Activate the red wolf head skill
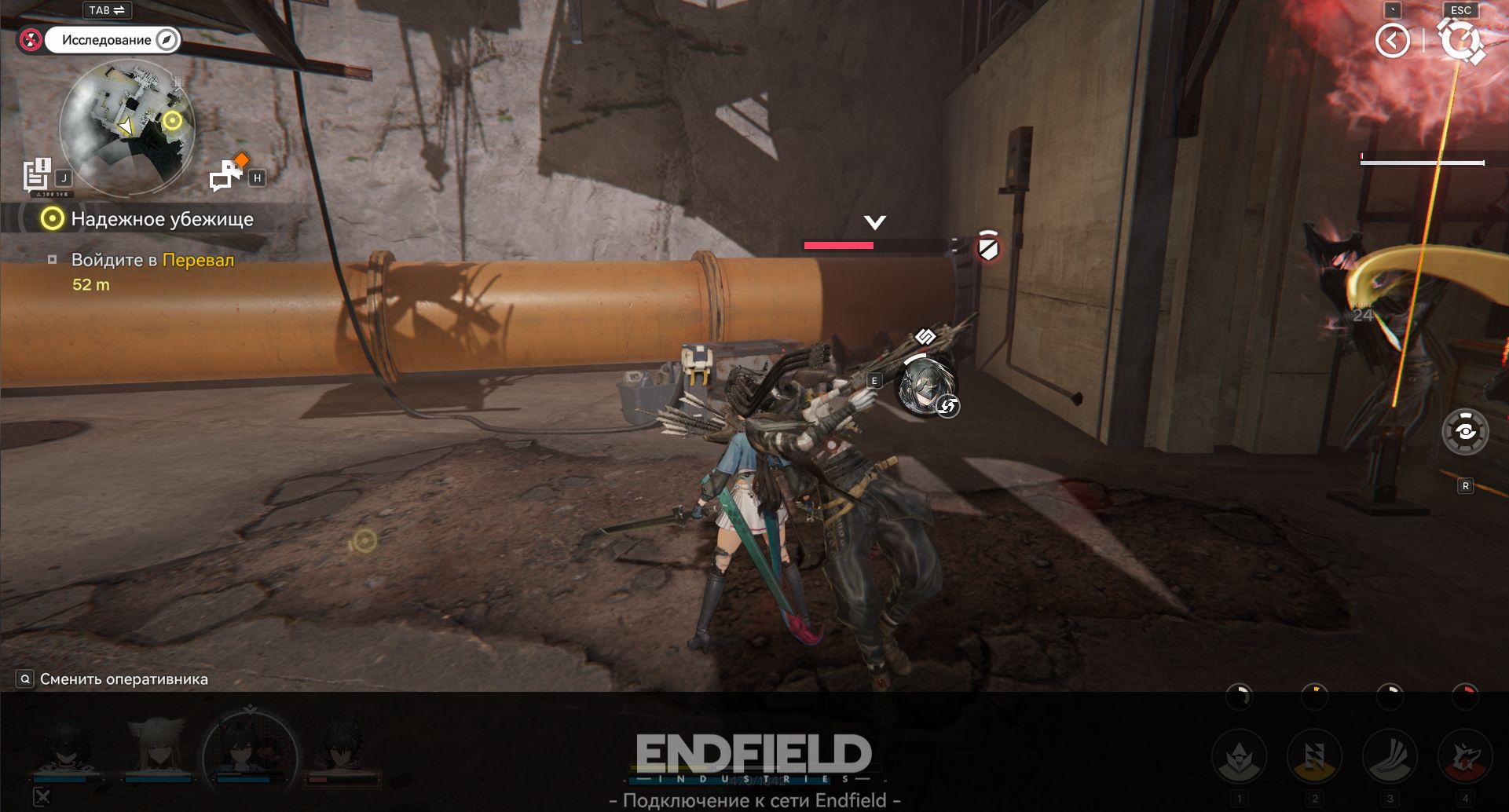The image size is (1509, 812). point(1465,757)
